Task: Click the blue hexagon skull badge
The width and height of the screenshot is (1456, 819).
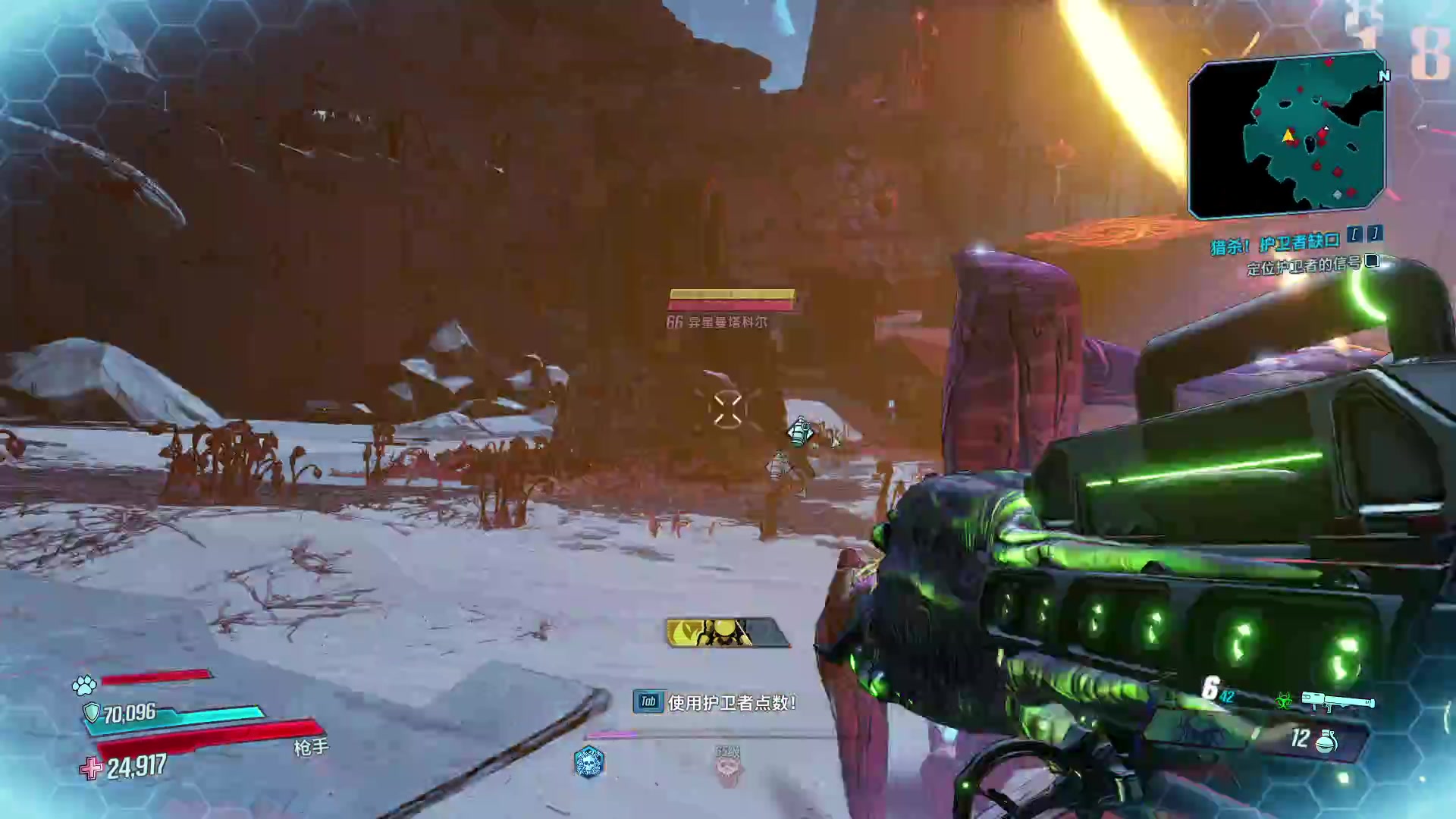Action: (x=588, y=761)
